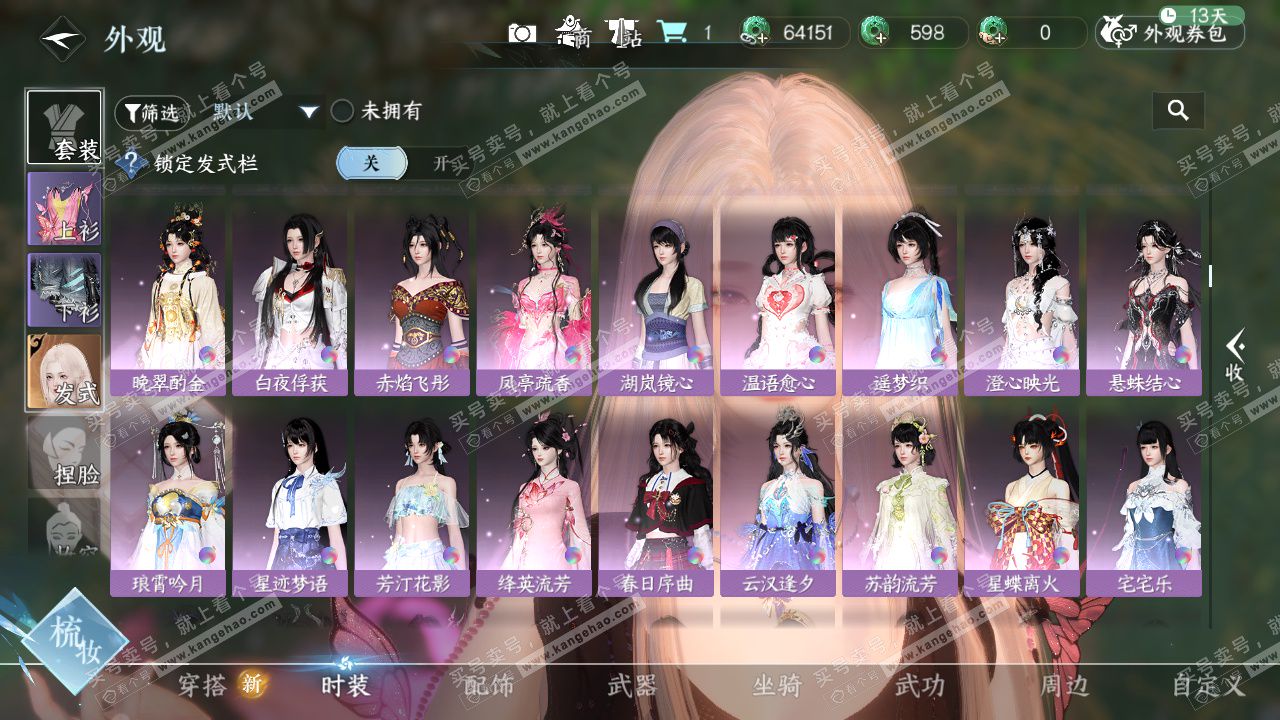This screenshot has width=1280, height=720.
Task: Switch to the 坐骑 mounts tab
Action: tap(777, 686)
